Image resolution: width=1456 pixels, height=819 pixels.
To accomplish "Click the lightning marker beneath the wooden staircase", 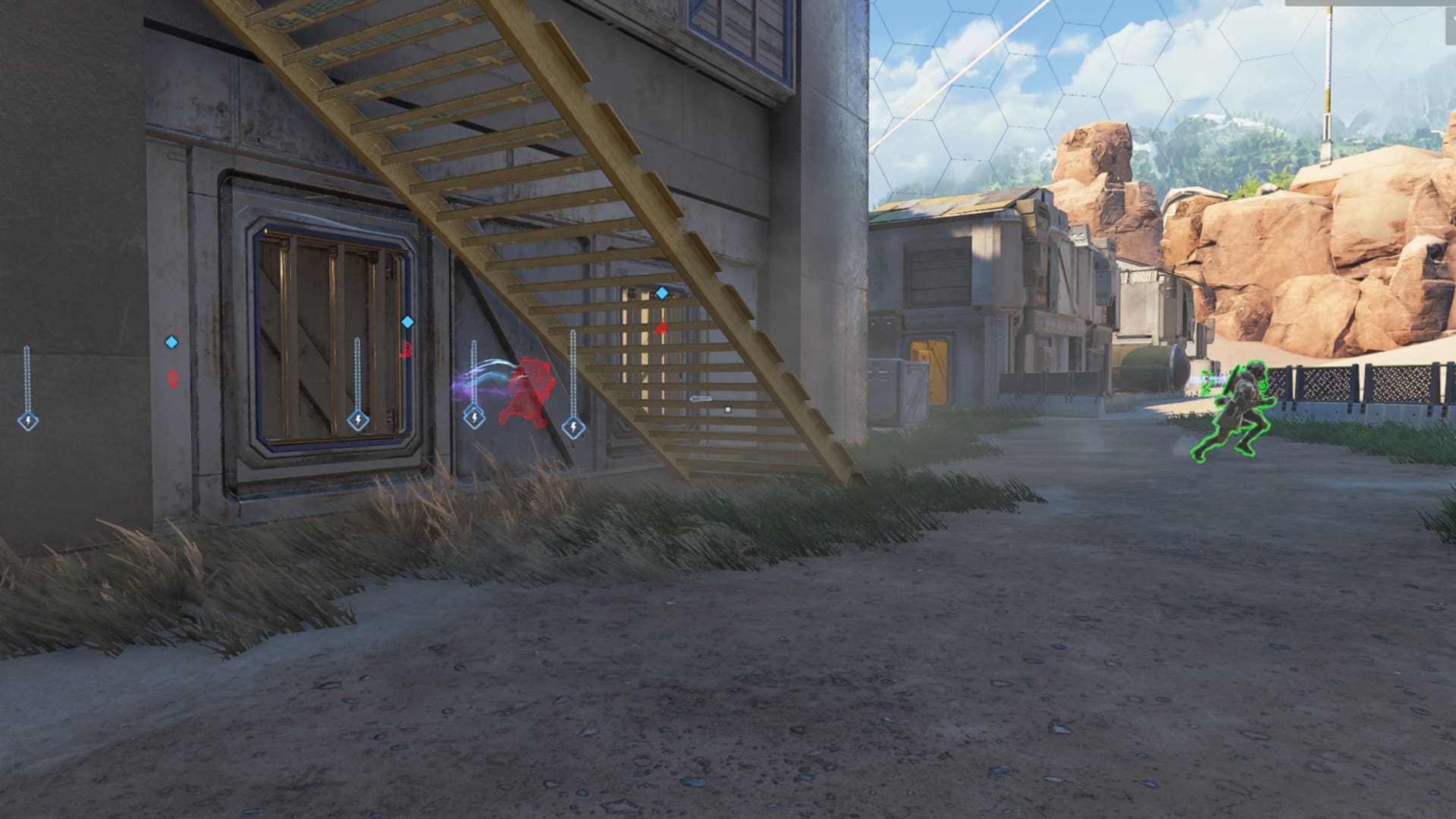I will (x=573, y=425).
